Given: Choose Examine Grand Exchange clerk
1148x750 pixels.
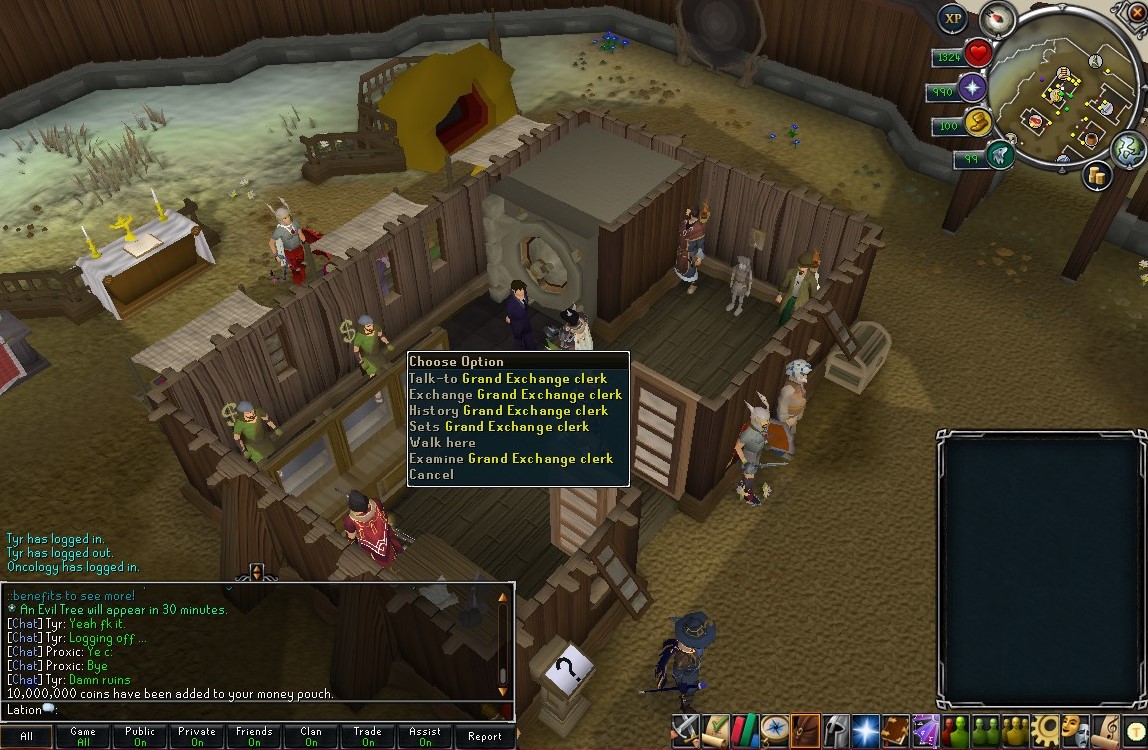Looking at the screenshot, I should click(x=511, y=459).
